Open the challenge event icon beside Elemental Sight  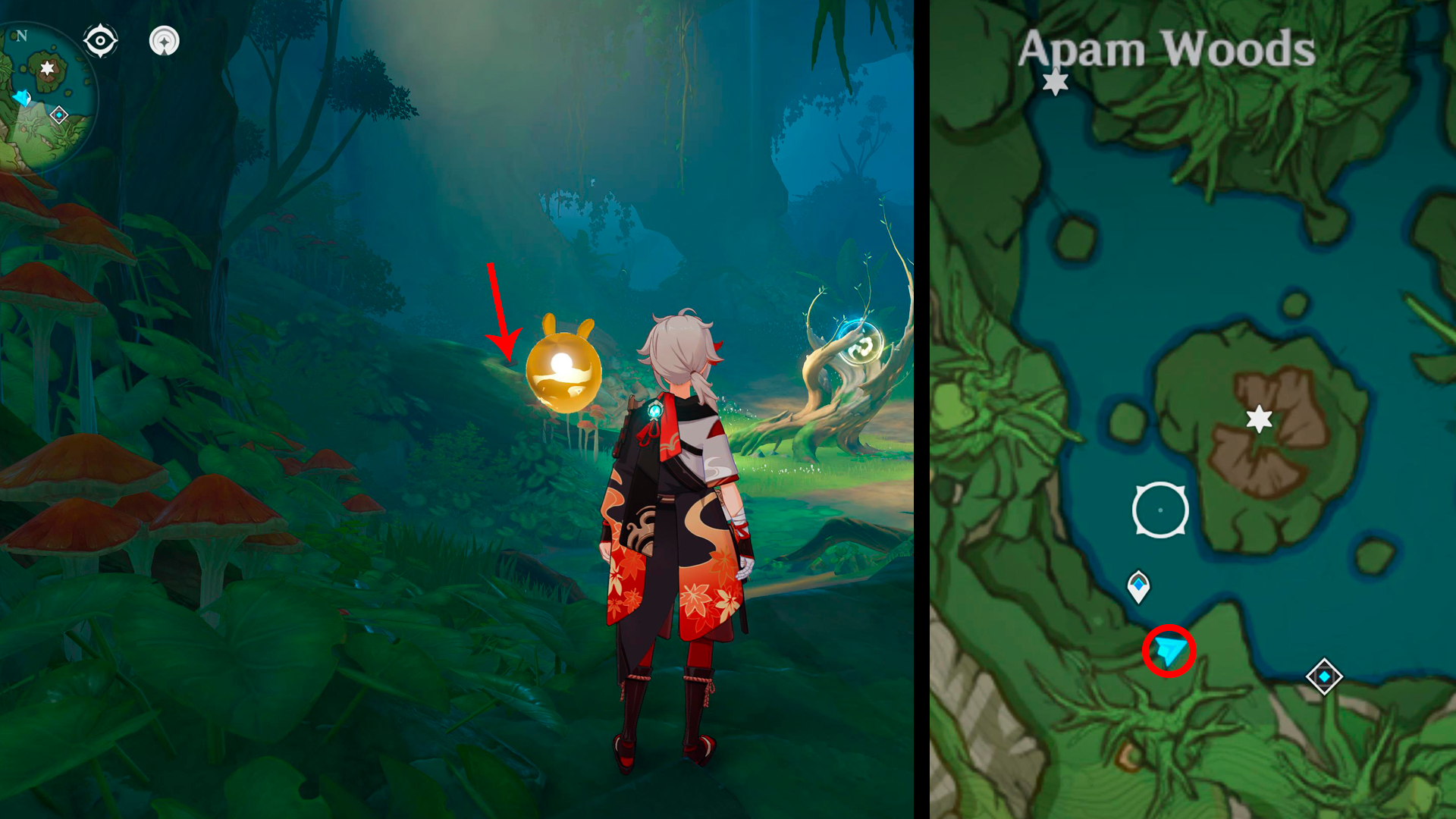click(x=163, y=42)
